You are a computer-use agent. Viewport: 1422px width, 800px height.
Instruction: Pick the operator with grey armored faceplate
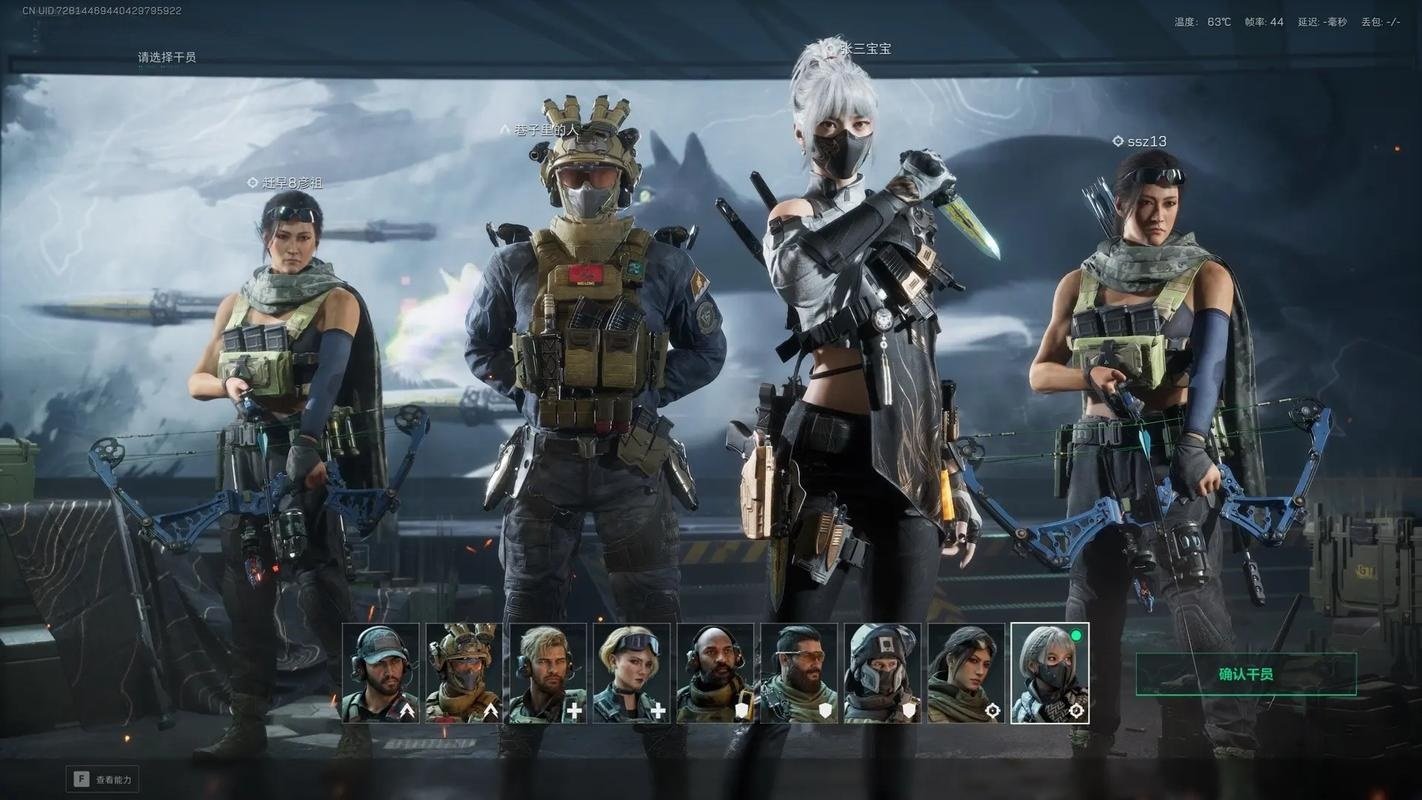pos(882,673)
